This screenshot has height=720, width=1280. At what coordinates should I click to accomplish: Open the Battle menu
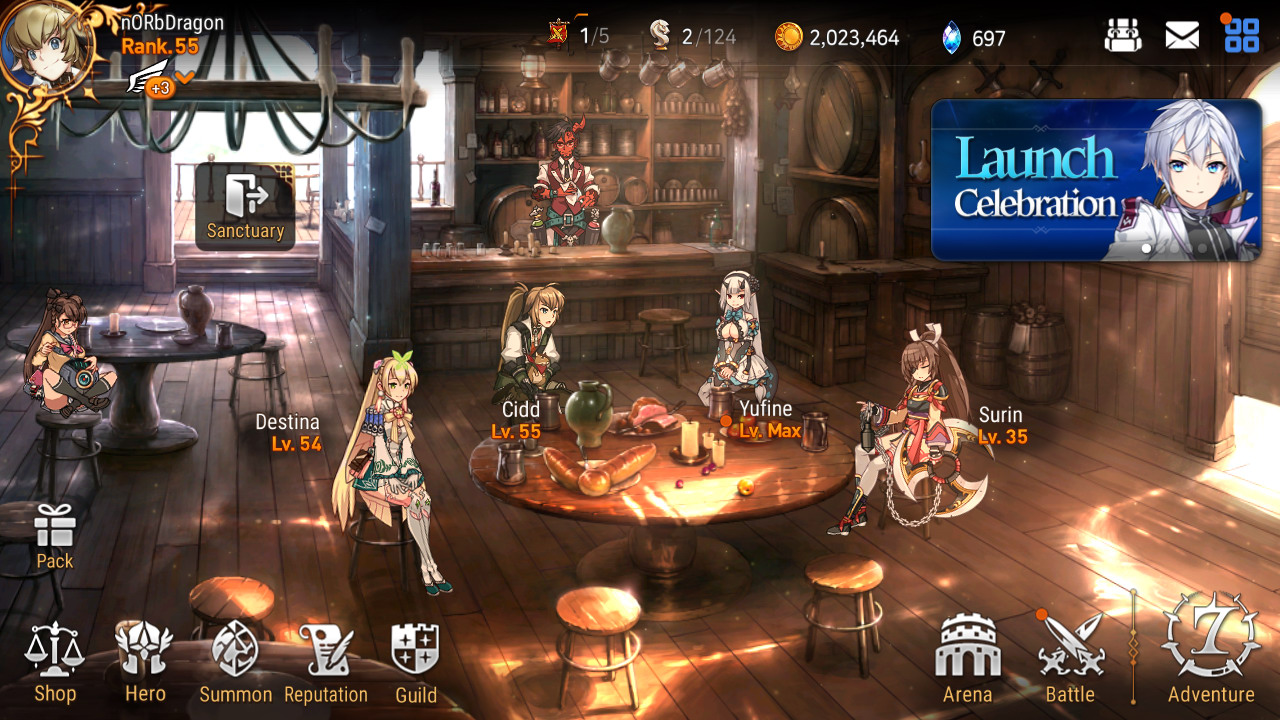click(x=1070, y=658)
